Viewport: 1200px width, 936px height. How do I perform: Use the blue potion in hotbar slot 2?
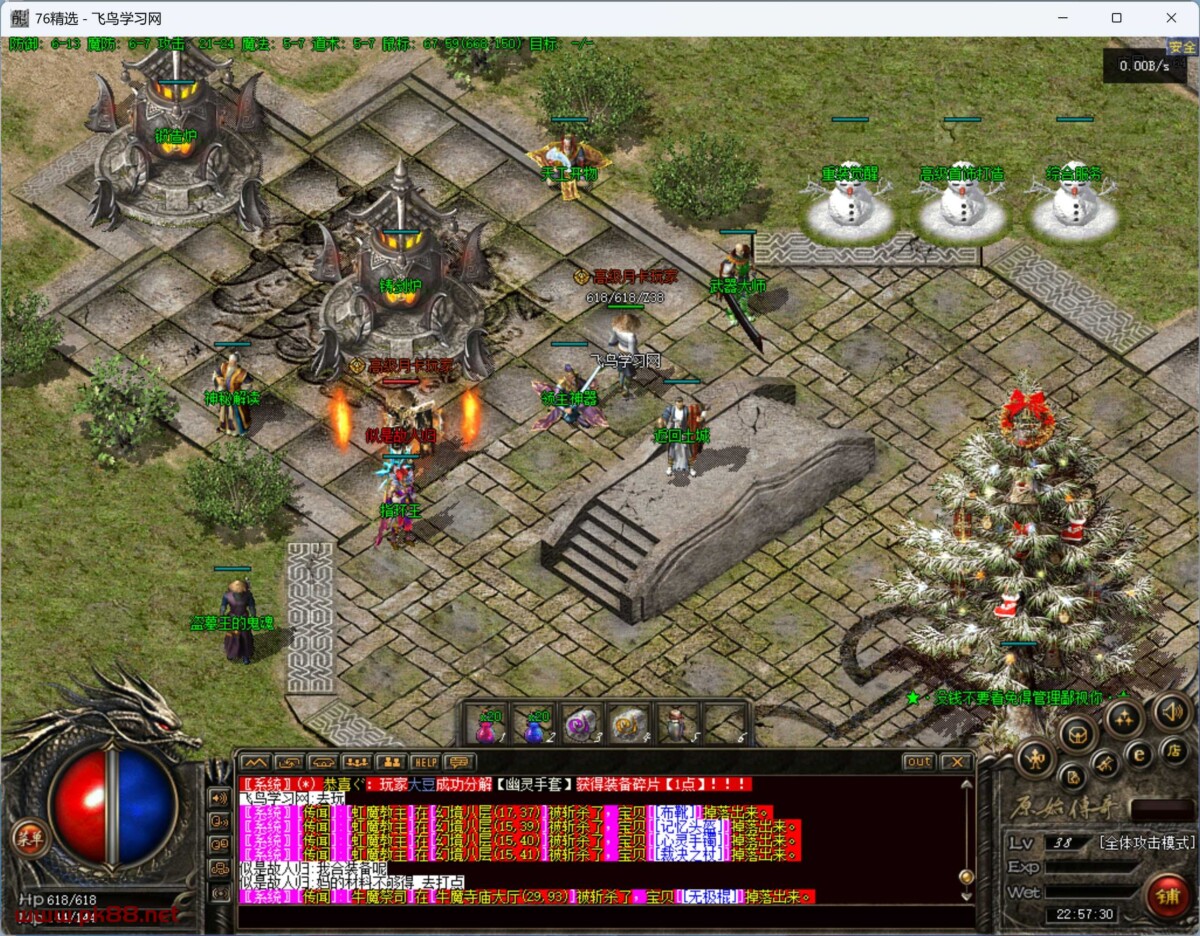(535, 726)
